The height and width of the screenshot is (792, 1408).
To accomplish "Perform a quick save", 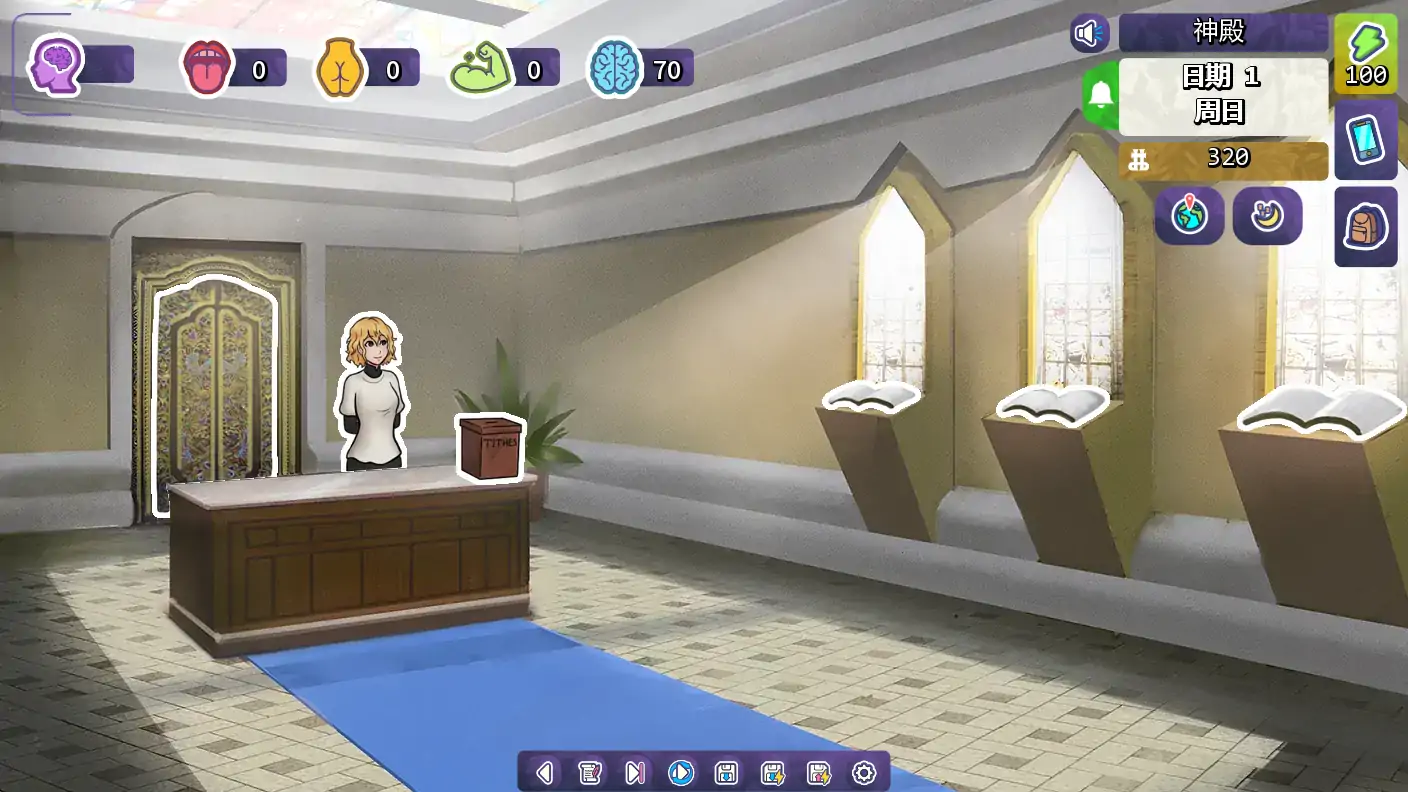I will [x=775, y=772].
